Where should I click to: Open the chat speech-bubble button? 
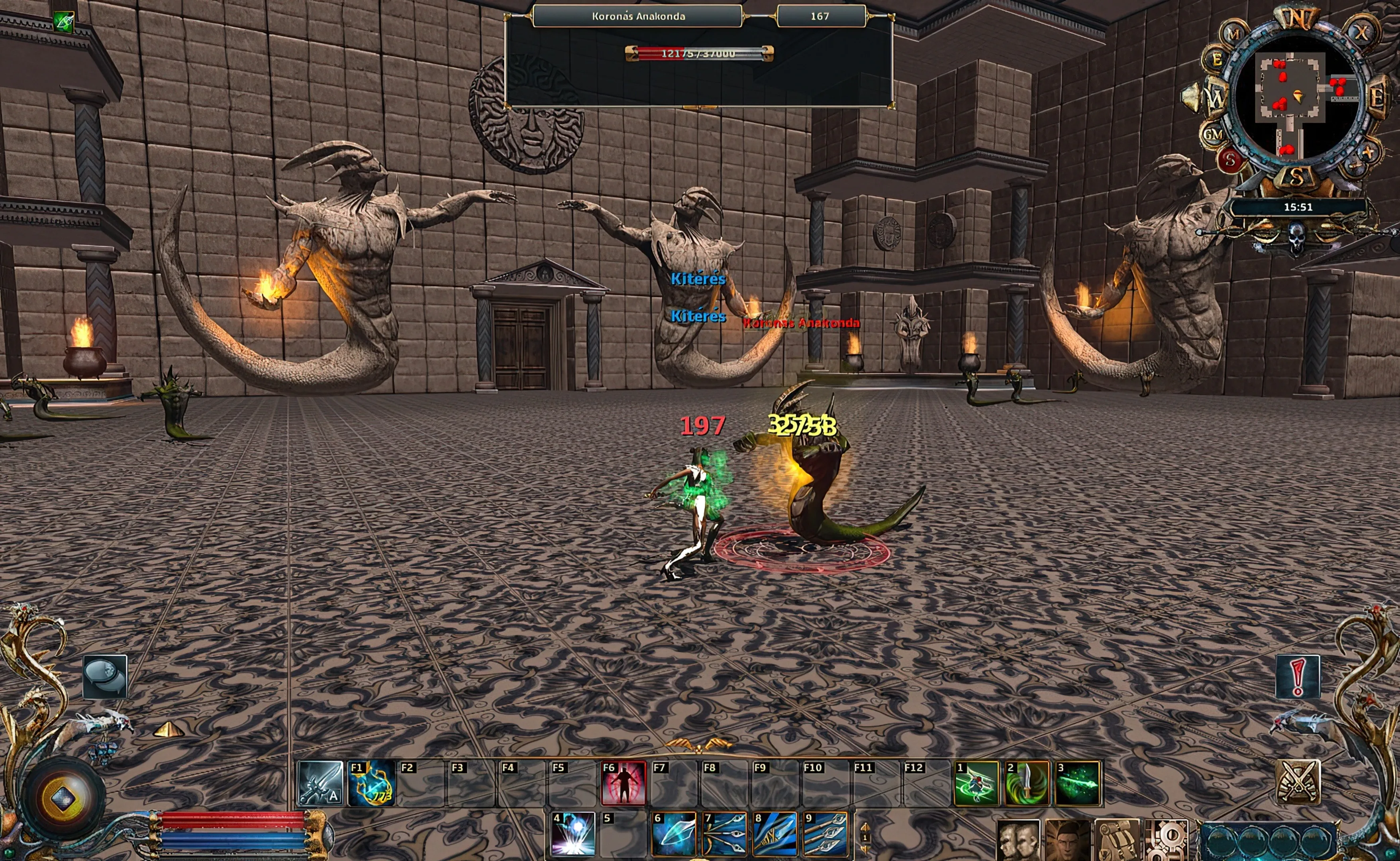point(105,676)
